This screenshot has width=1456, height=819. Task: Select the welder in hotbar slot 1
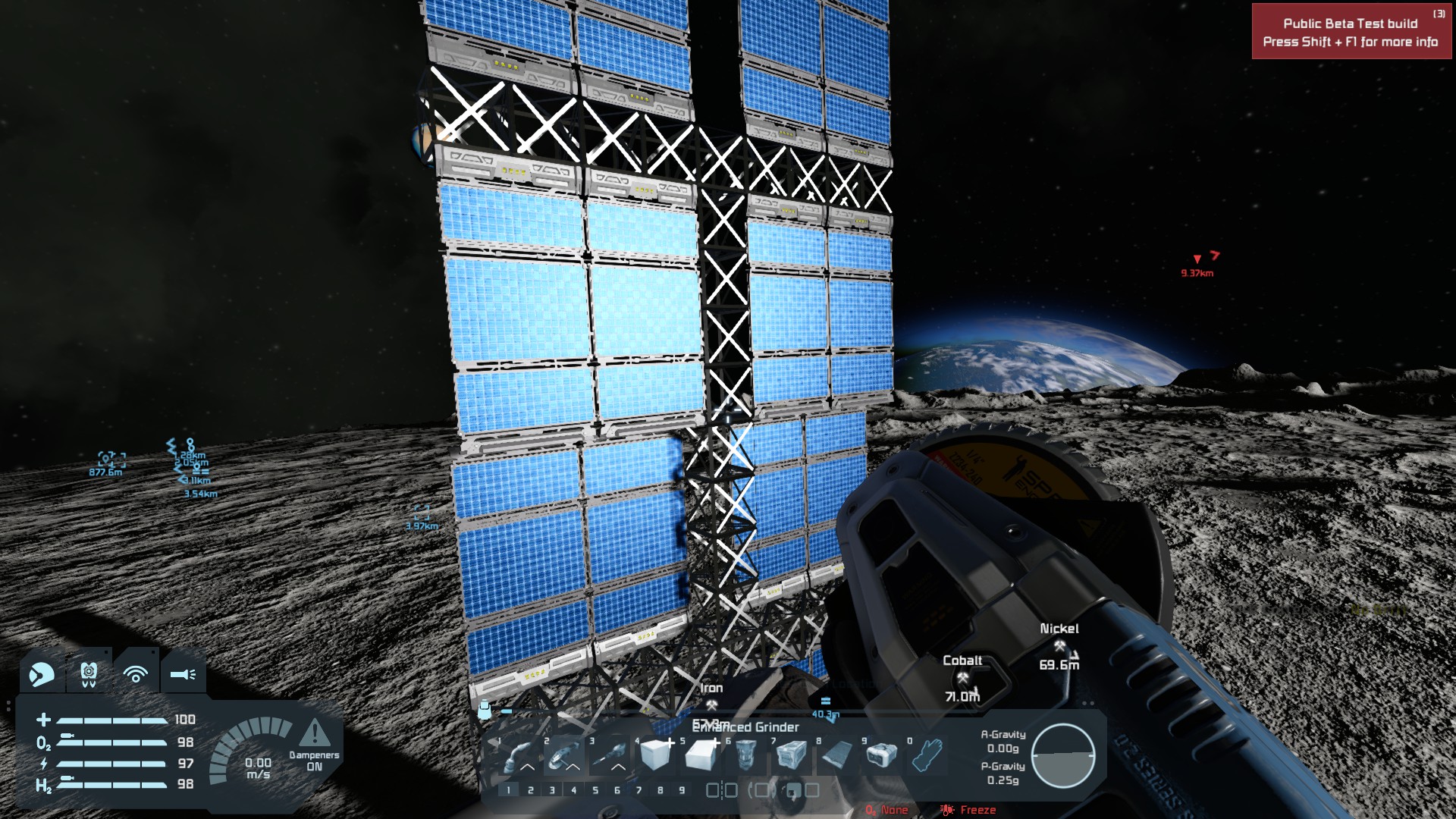(x=519, y=755)
